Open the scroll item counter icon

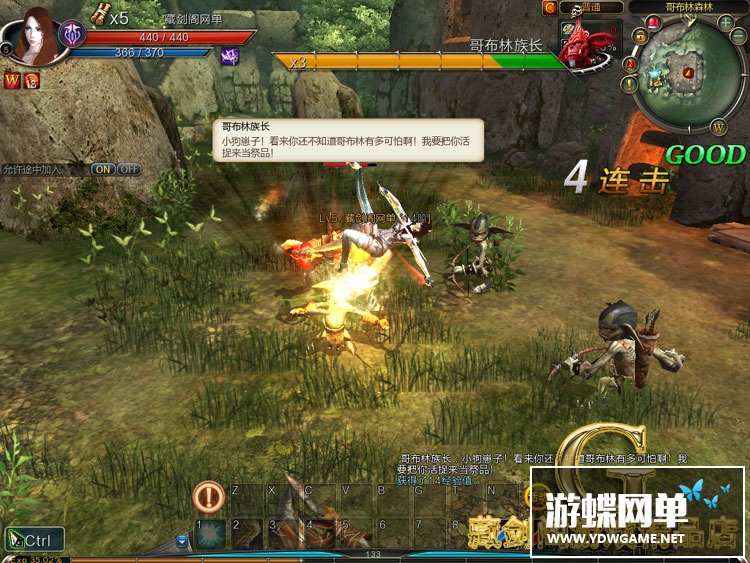pyautogui.click(x=100, y=14)
